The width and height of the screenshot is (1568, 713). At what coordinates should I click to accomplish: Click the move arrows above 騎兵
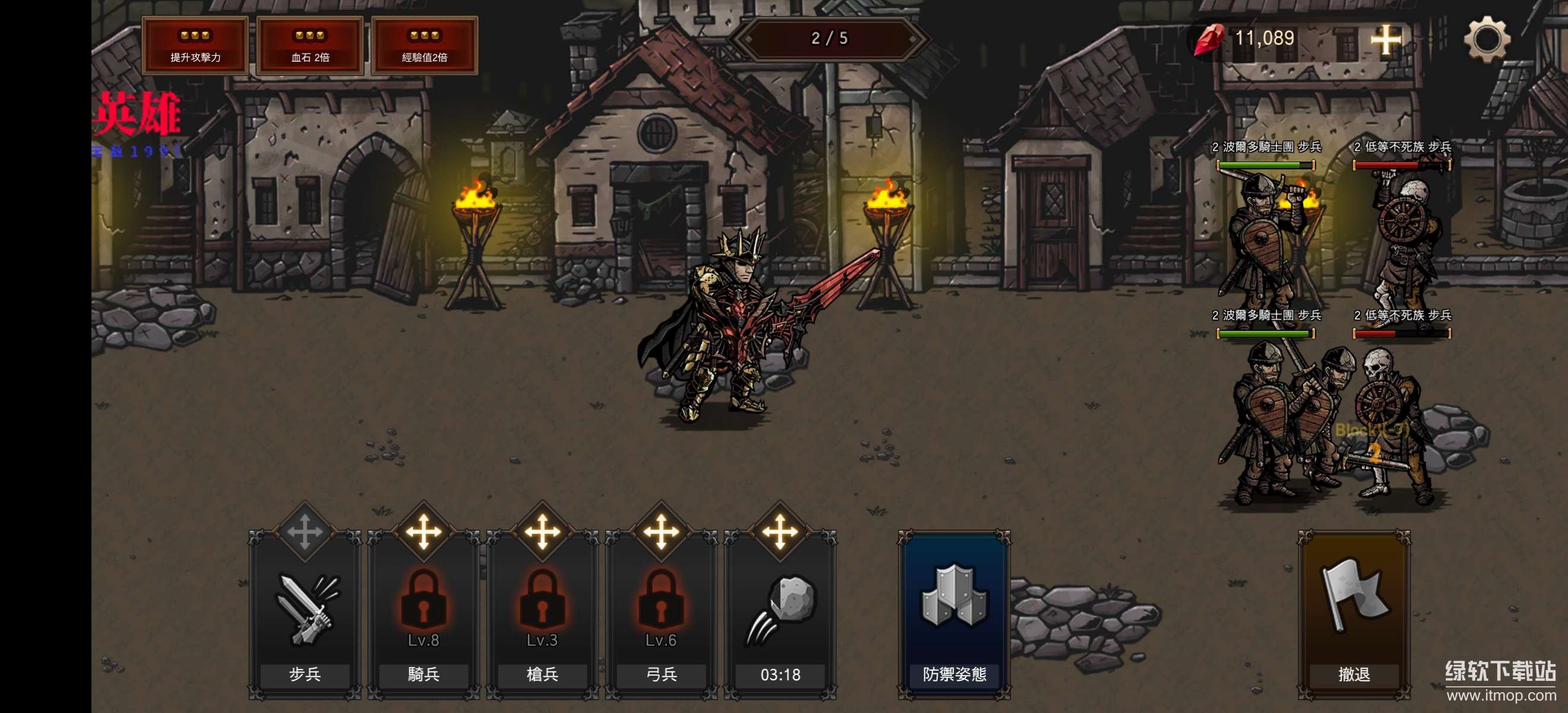[423, 532]
